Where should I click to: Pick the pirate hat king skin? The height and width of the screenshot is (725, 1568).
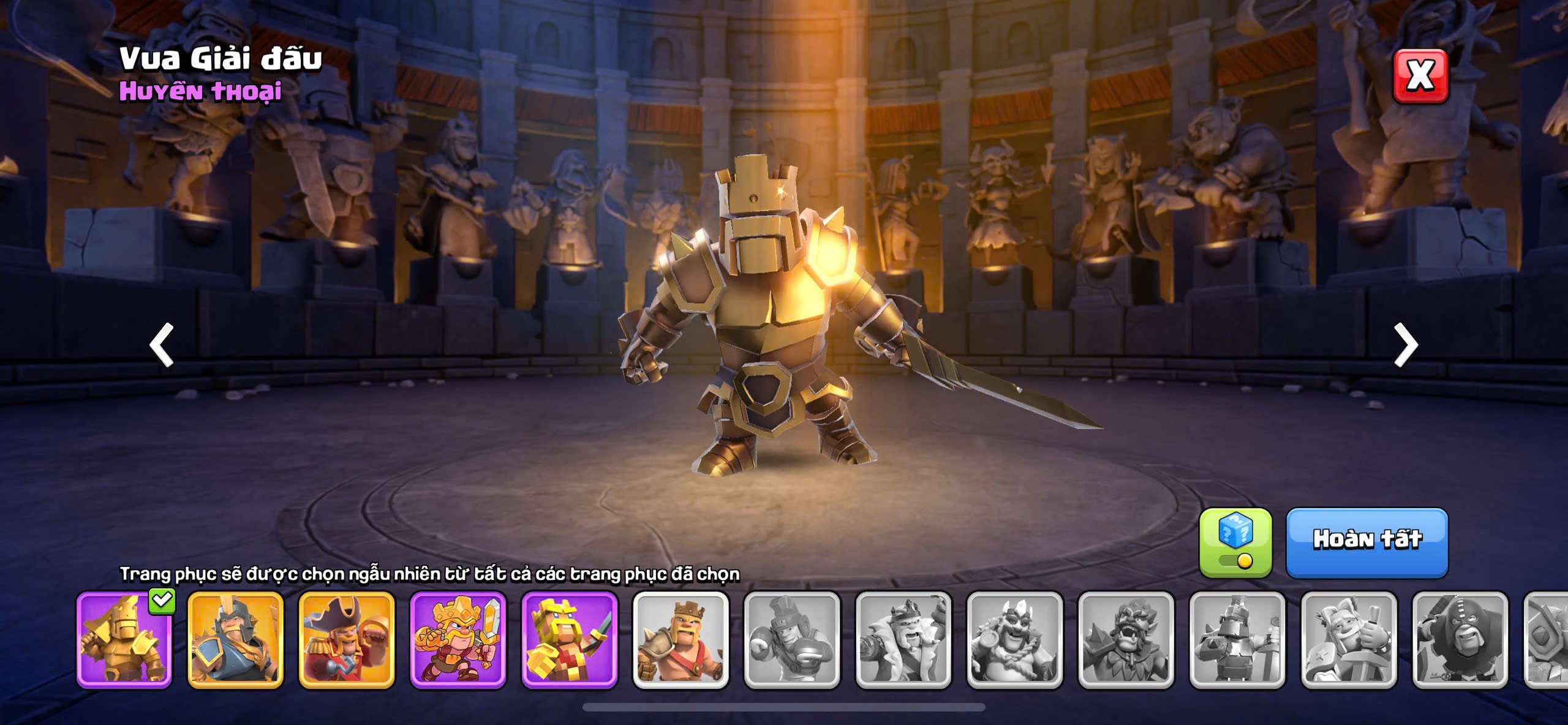tap(347, 639)
